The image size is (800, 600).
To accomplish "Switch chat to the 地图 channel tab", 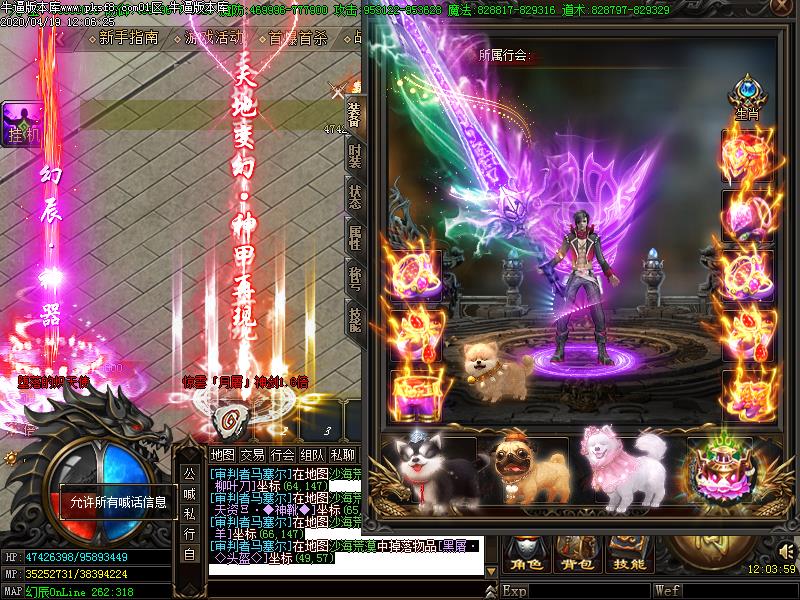I will click(223, 455).
